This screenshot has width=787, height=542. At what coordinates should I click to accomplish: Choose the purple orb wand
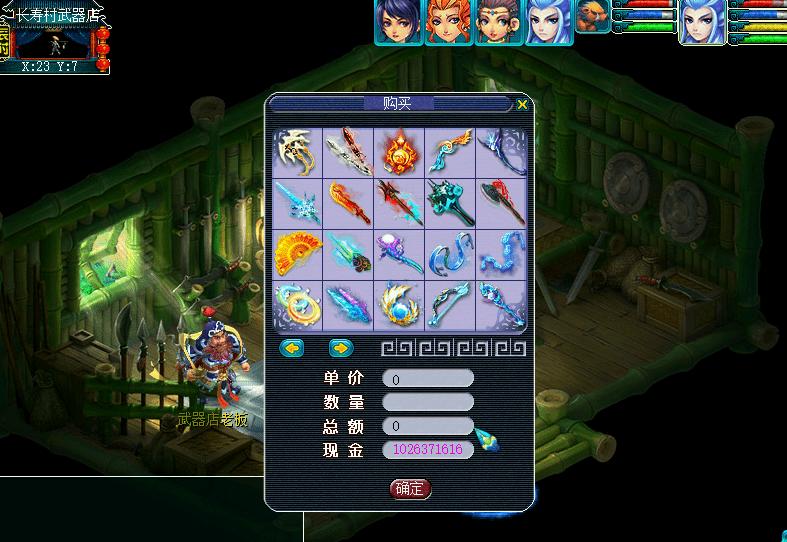(399, 254)
